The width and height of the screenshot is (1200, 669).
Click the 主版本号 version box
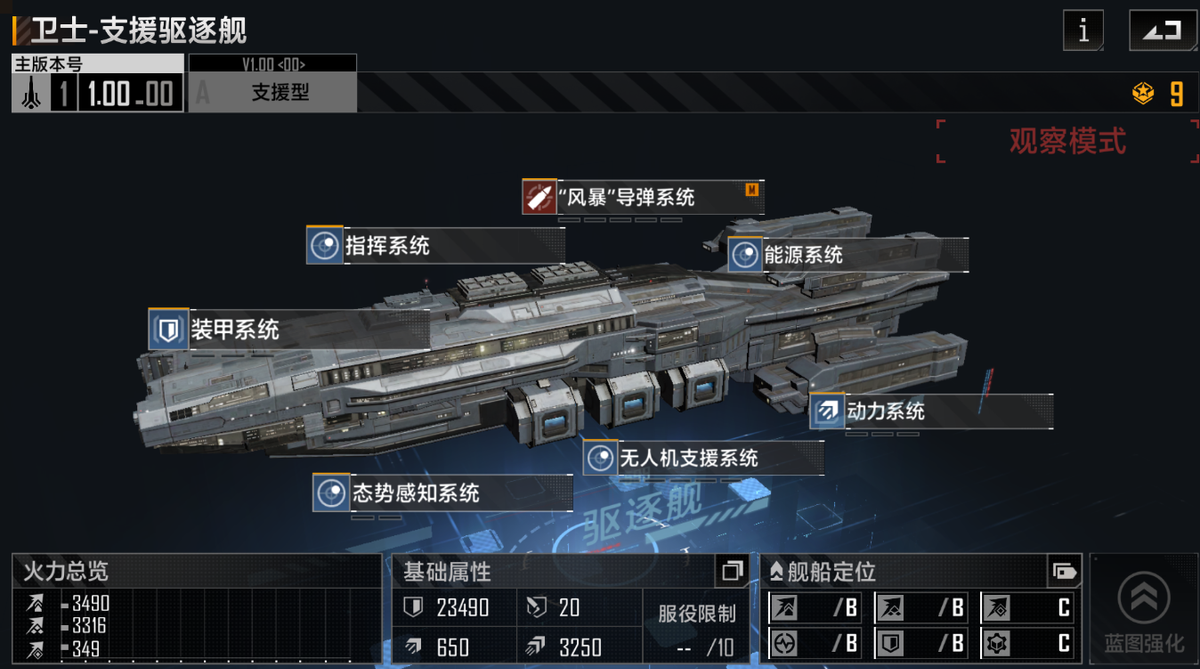[97, 84]
